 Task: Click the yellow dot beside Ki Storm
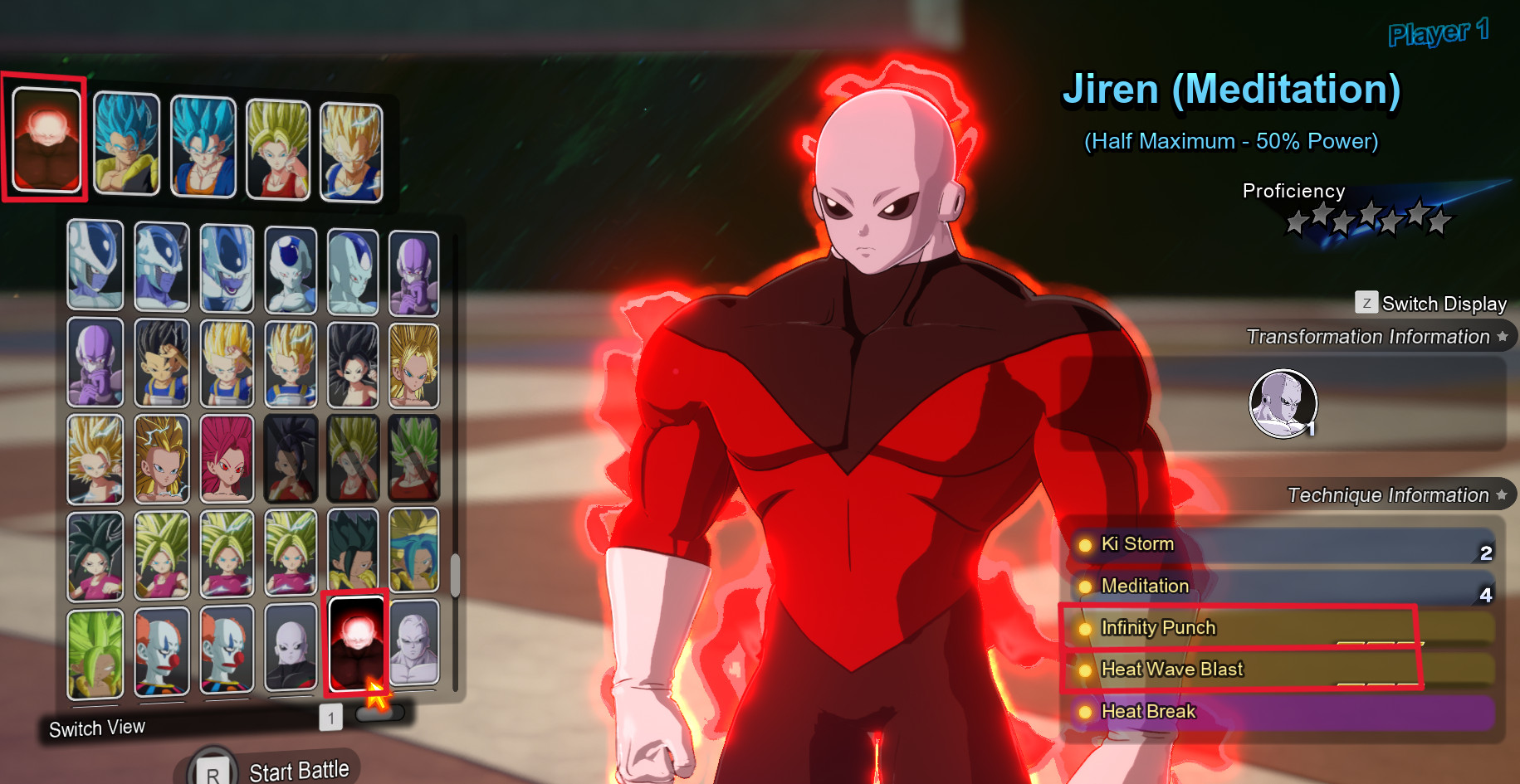click(1084, 545)
